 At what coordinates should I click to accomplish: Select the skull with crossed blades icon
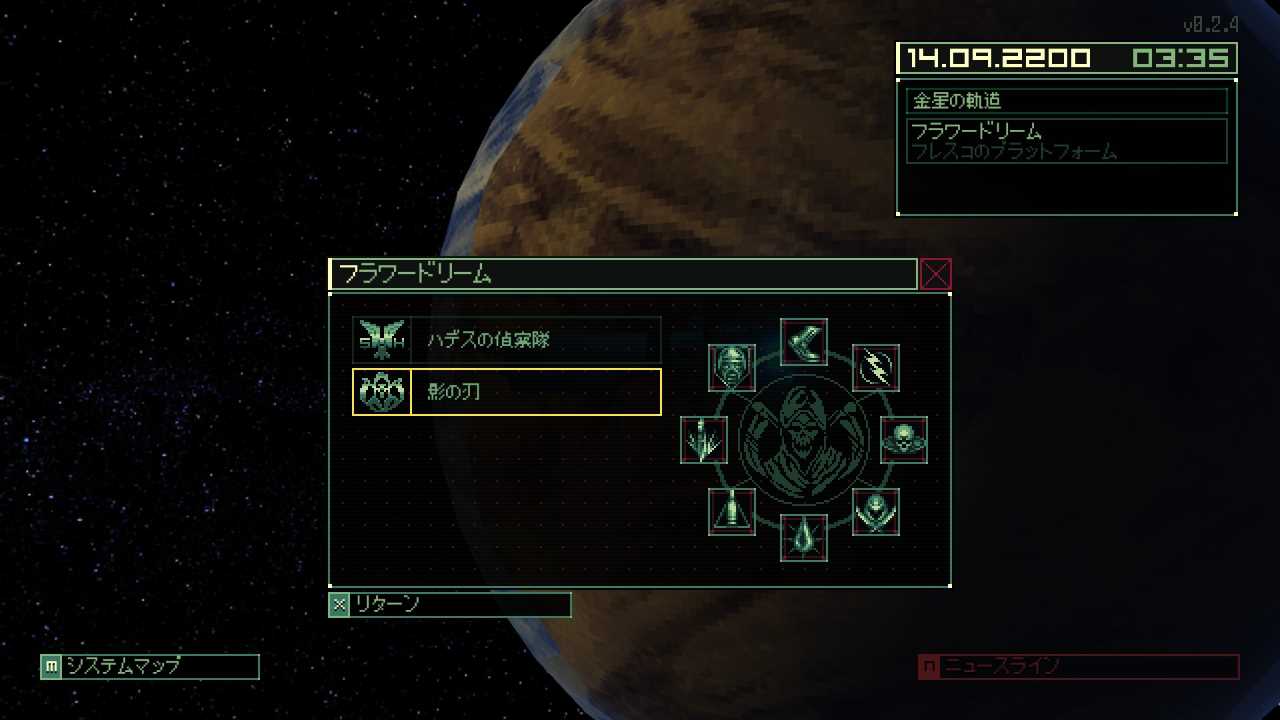(876, 512)
